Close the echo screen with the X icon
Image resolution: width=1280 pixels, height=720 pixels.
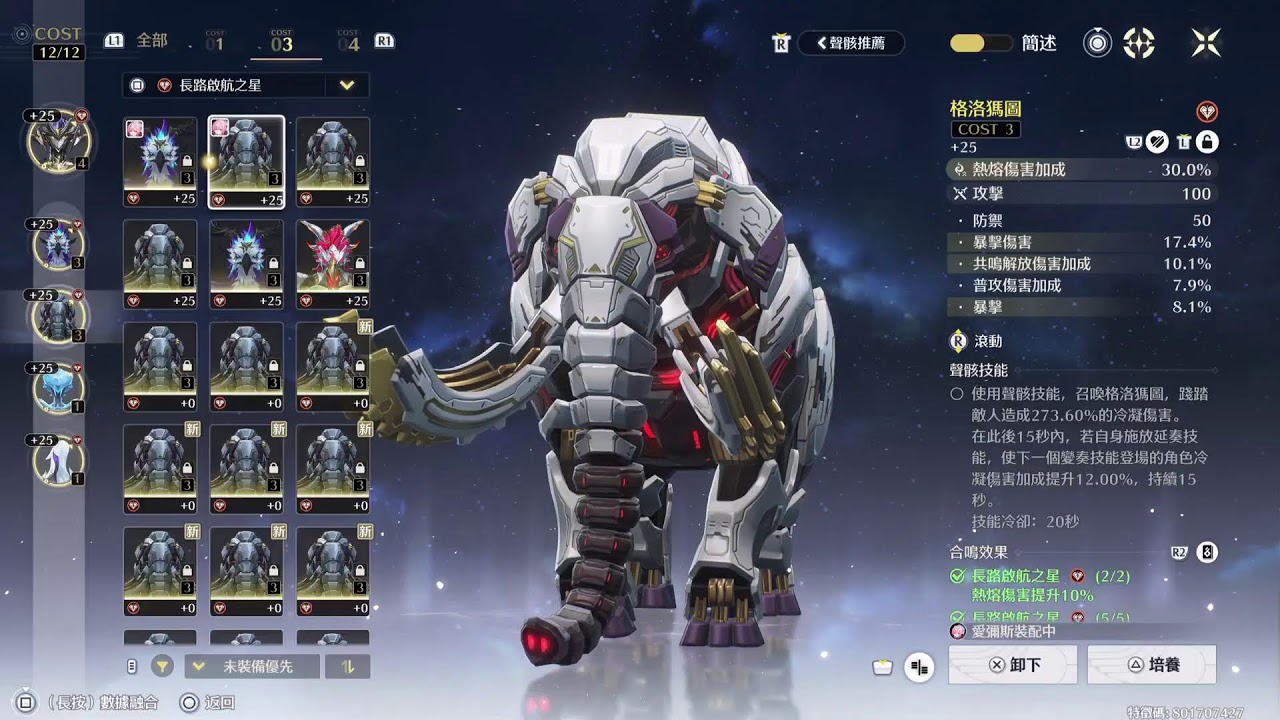(x=1206, y=42)
